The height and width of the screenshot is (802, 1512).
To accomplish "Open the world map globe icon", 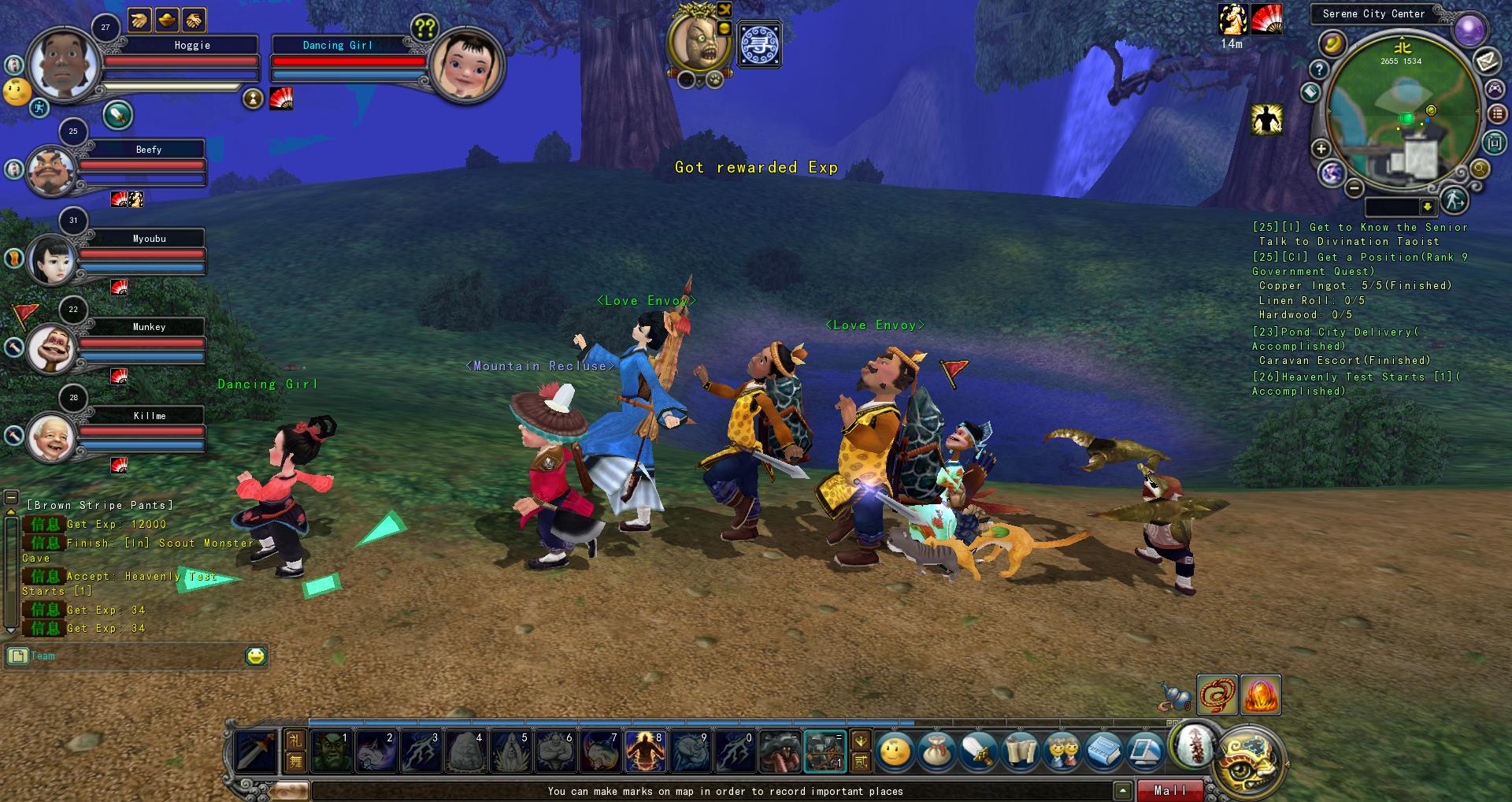I will [x=1332, y=173].
